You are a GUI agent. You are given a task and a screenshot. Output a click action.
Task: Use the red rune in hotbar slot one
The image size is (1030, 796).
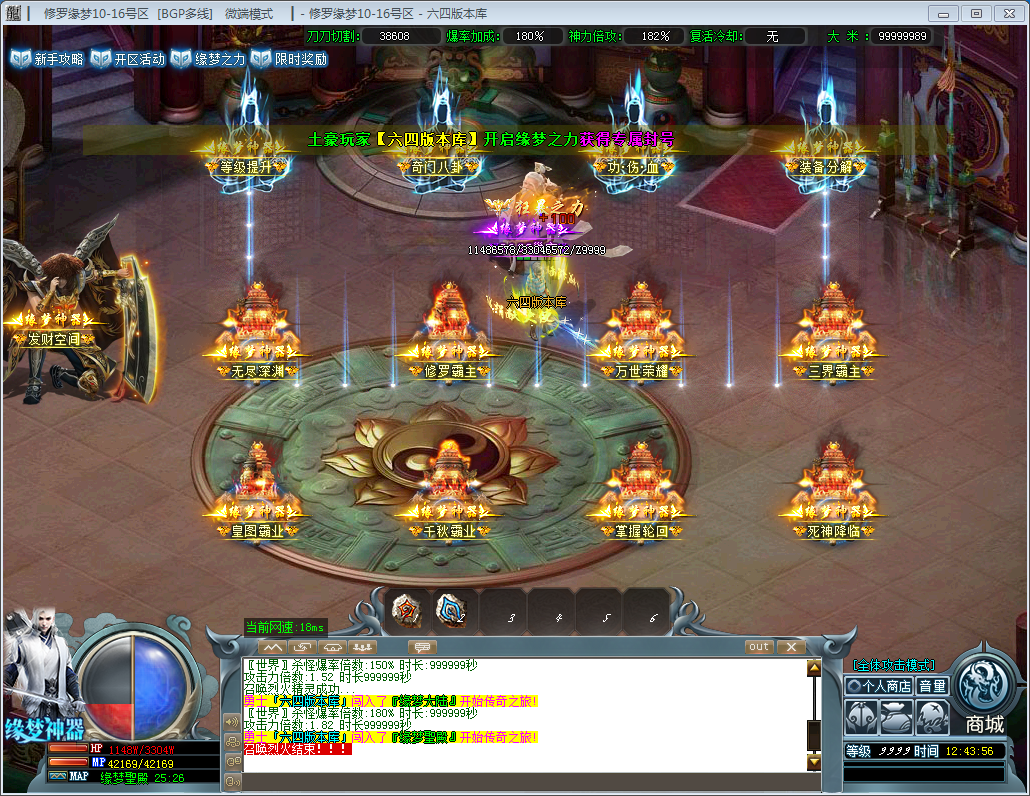click(x=407, y=610)
